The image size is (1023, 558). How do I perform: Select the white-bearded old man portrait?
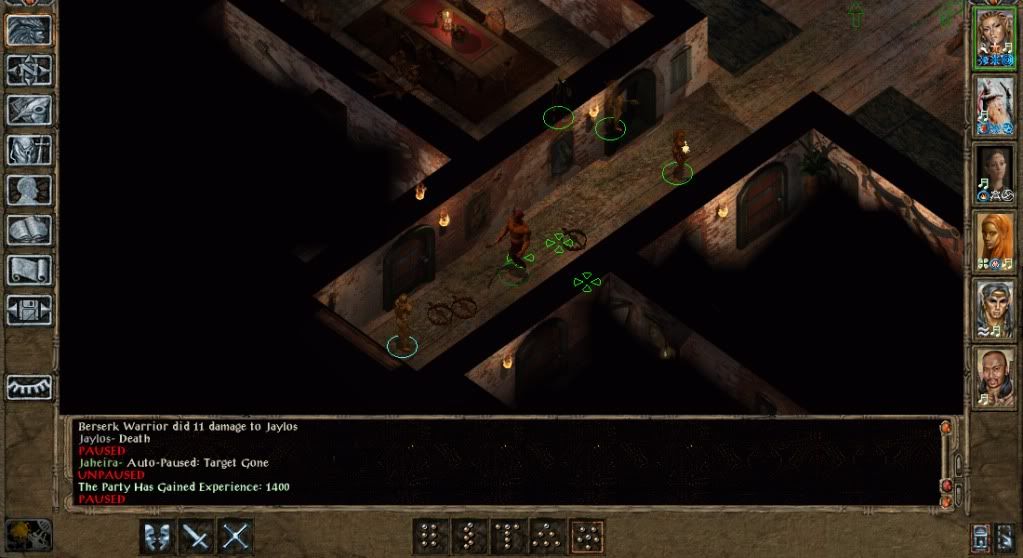(996, 106)
